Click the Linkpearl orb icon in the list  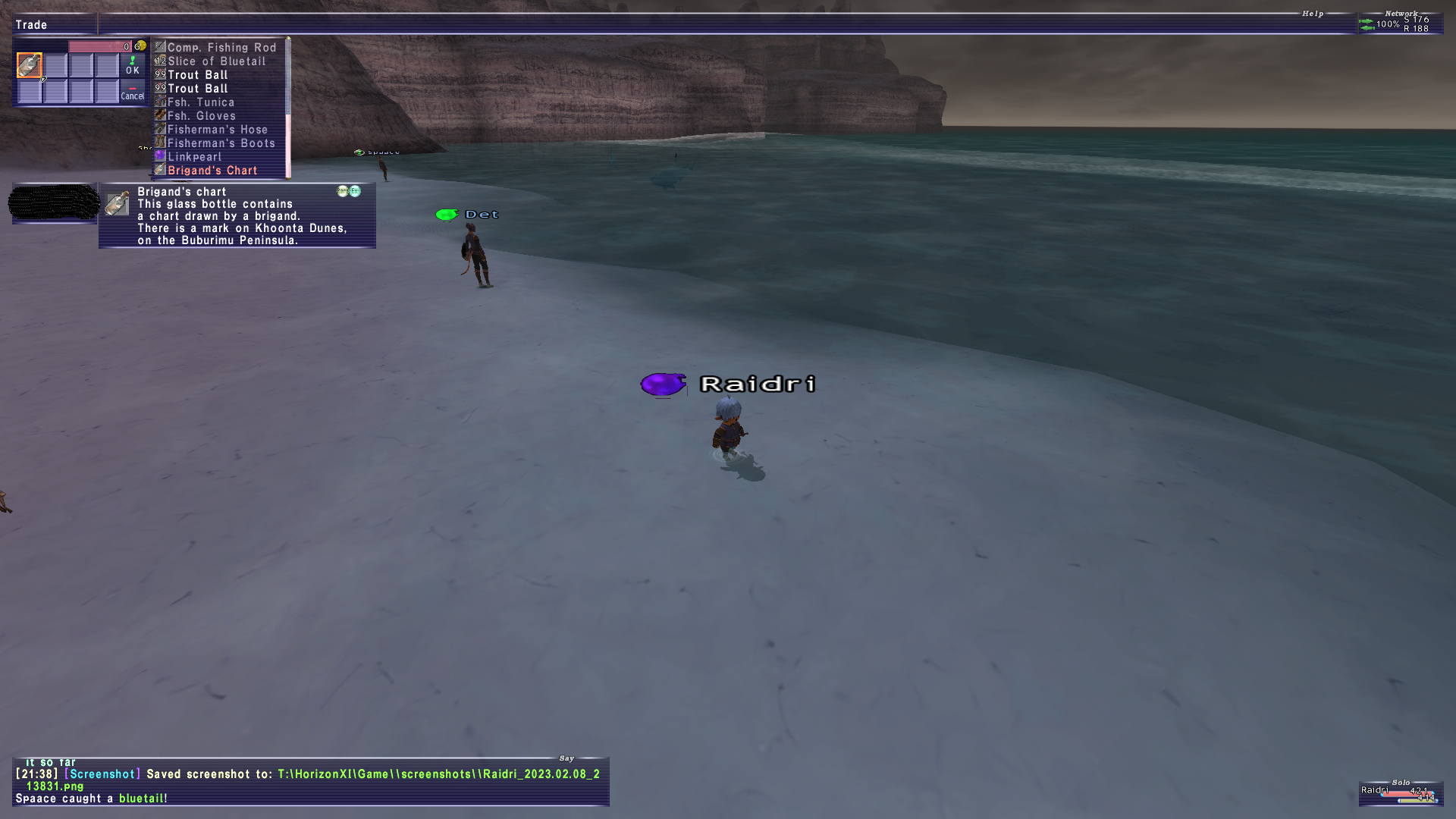tap(160, 155)
